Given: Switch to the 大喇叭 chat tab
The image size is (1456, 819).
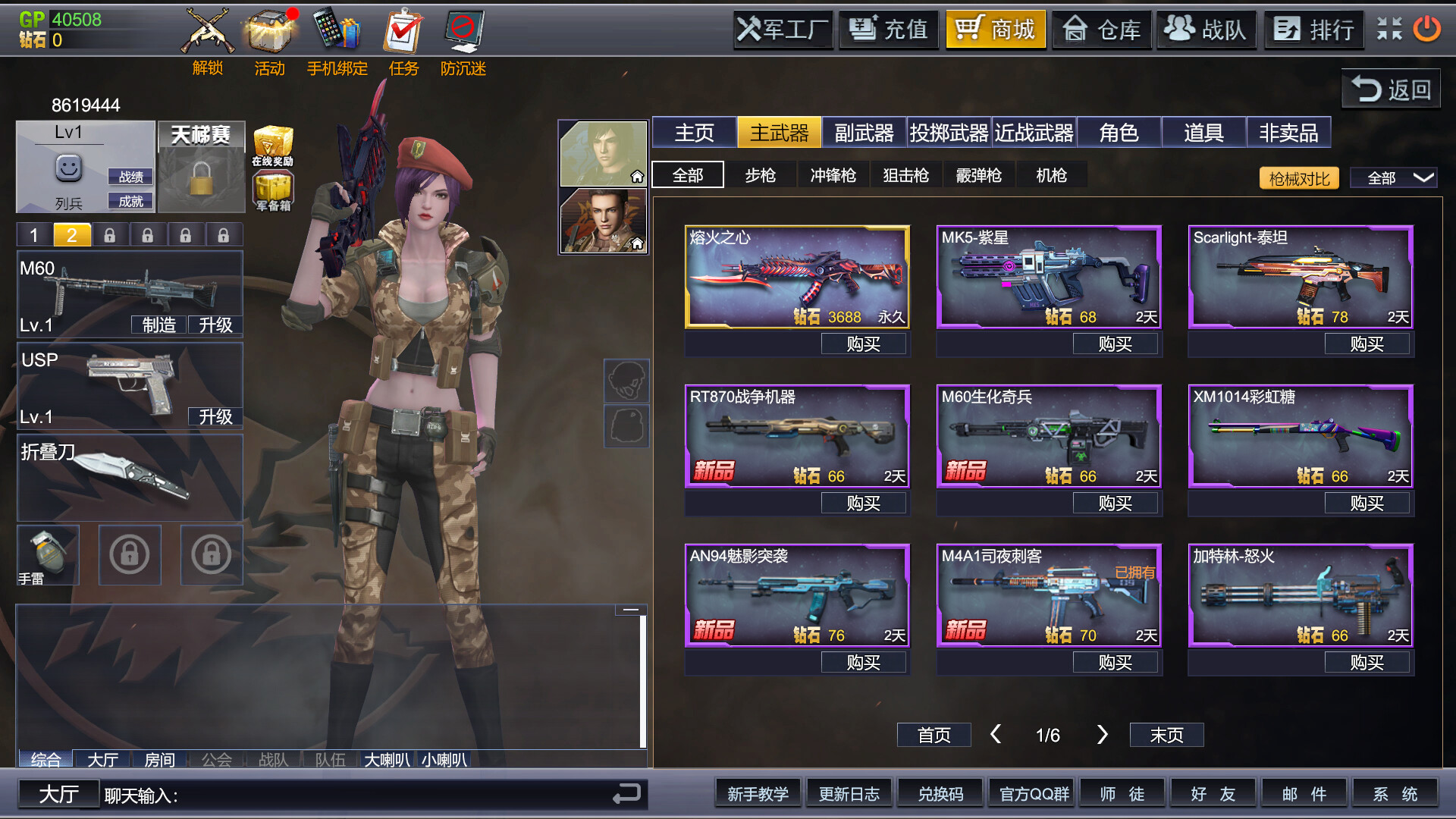Looking at the screenshot, I should click(389, 759).
